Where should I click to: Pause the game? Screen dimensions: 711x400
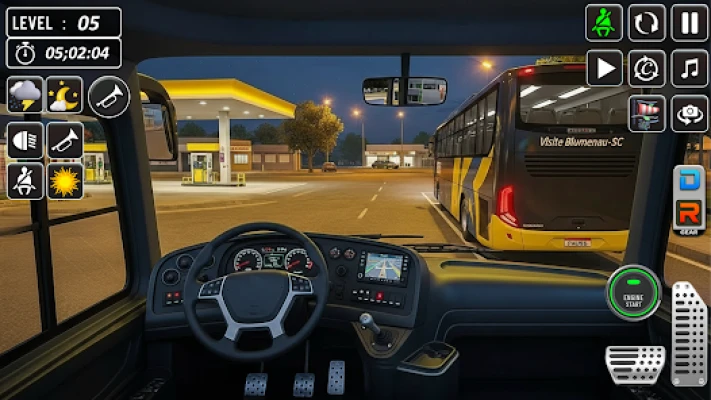689,23
